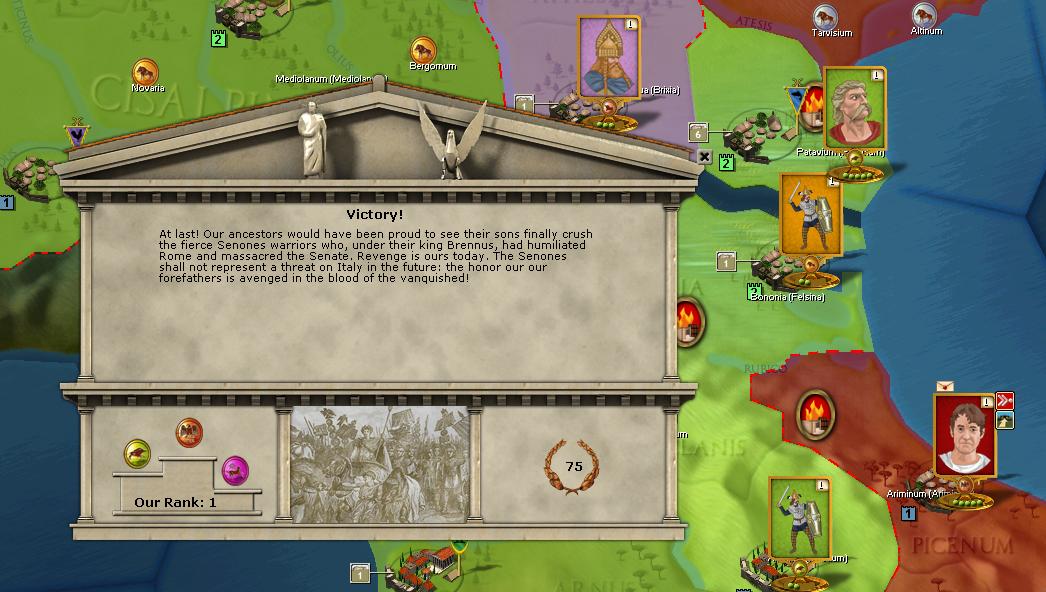1046x592 pixels.
Task: Click the red double-arrow icon beside Roman general
Action: [1004, 401]
